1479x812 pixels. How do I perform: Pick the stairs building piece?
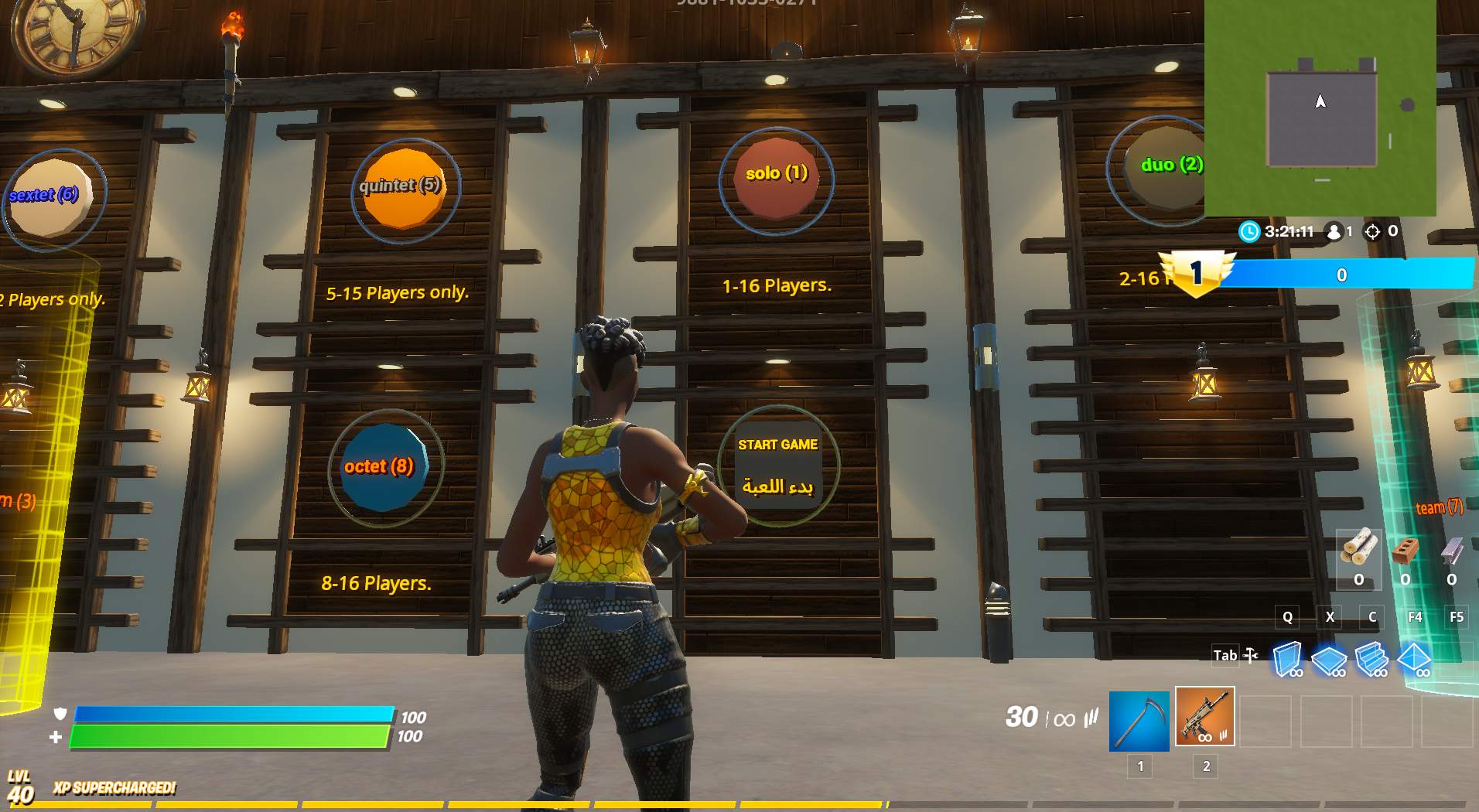tap(1371, 659)
